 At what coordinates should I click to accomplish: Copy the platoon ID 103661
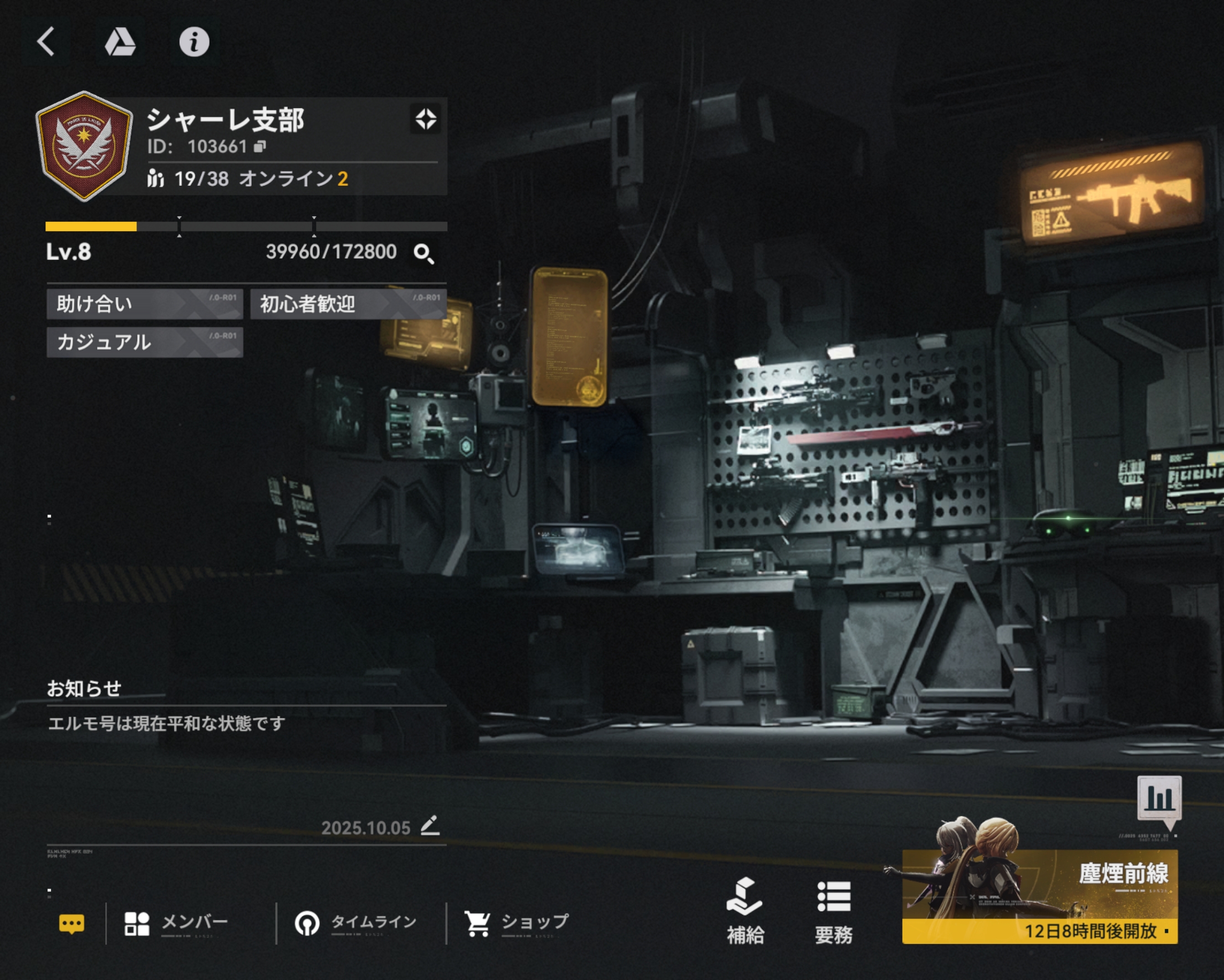tap(260, 147)
